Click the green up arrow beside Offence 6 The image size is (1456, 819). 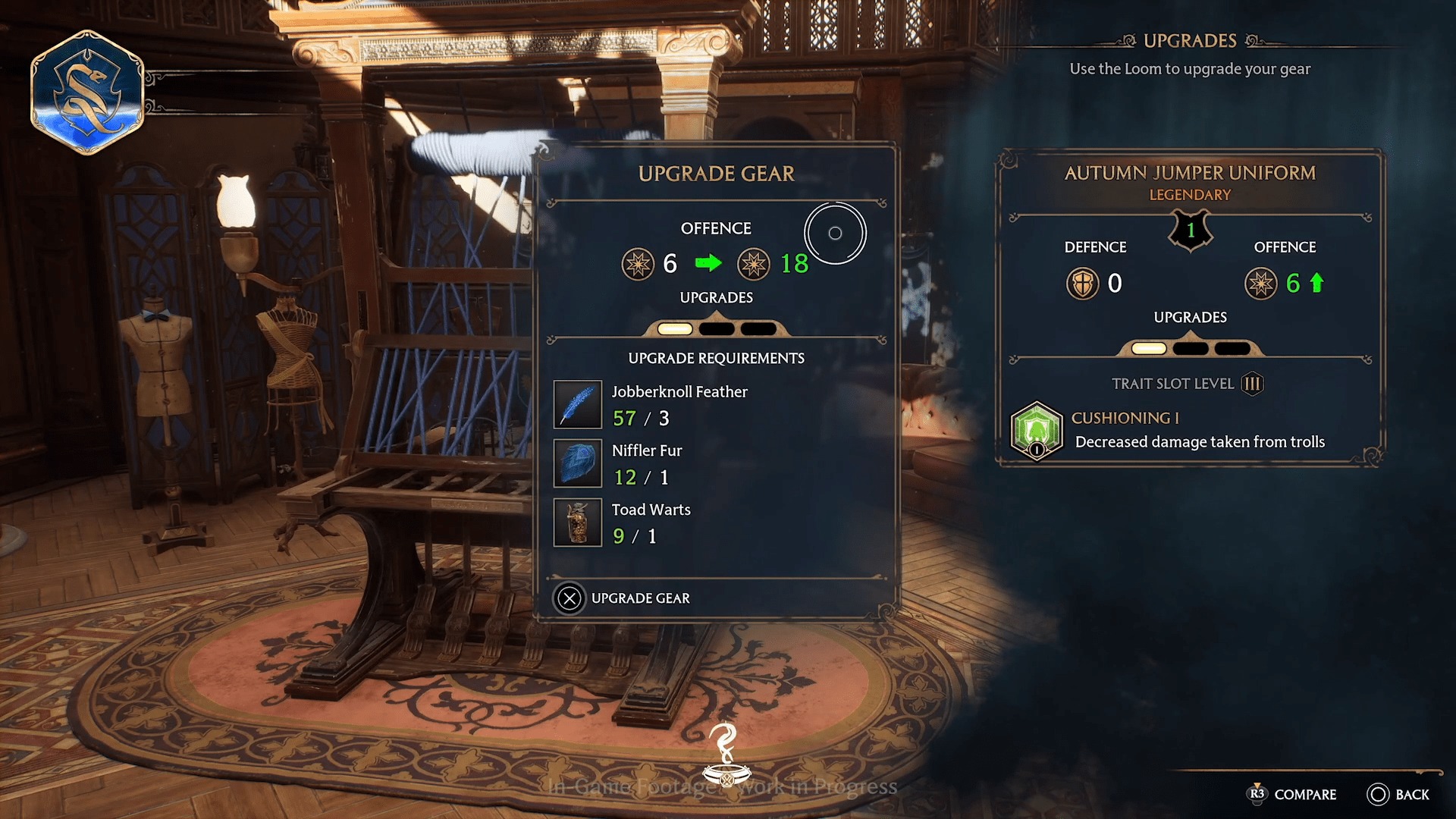pos(1318,281)
